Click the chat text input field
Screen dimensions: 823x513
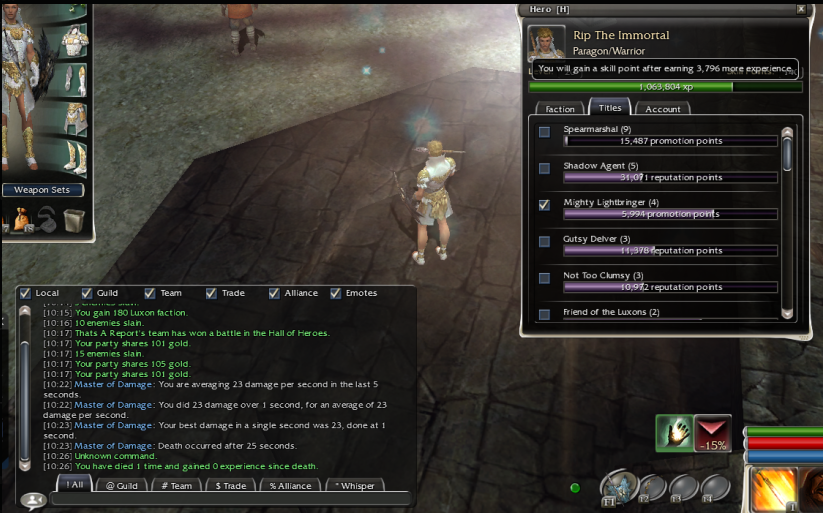pos(230,498)
